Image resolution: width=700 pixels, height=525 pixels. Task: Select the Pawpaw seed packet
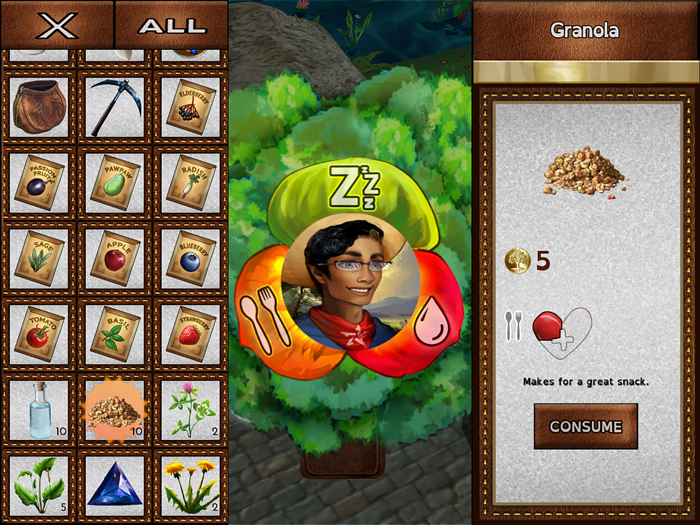tap(114, 182)
